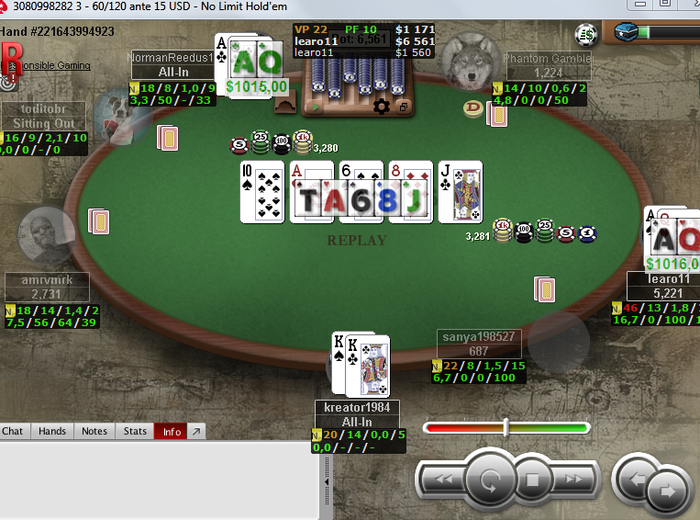This screenshot has height=520, width=700.
Task: Show the Notes tab
Action: point(94,431)
